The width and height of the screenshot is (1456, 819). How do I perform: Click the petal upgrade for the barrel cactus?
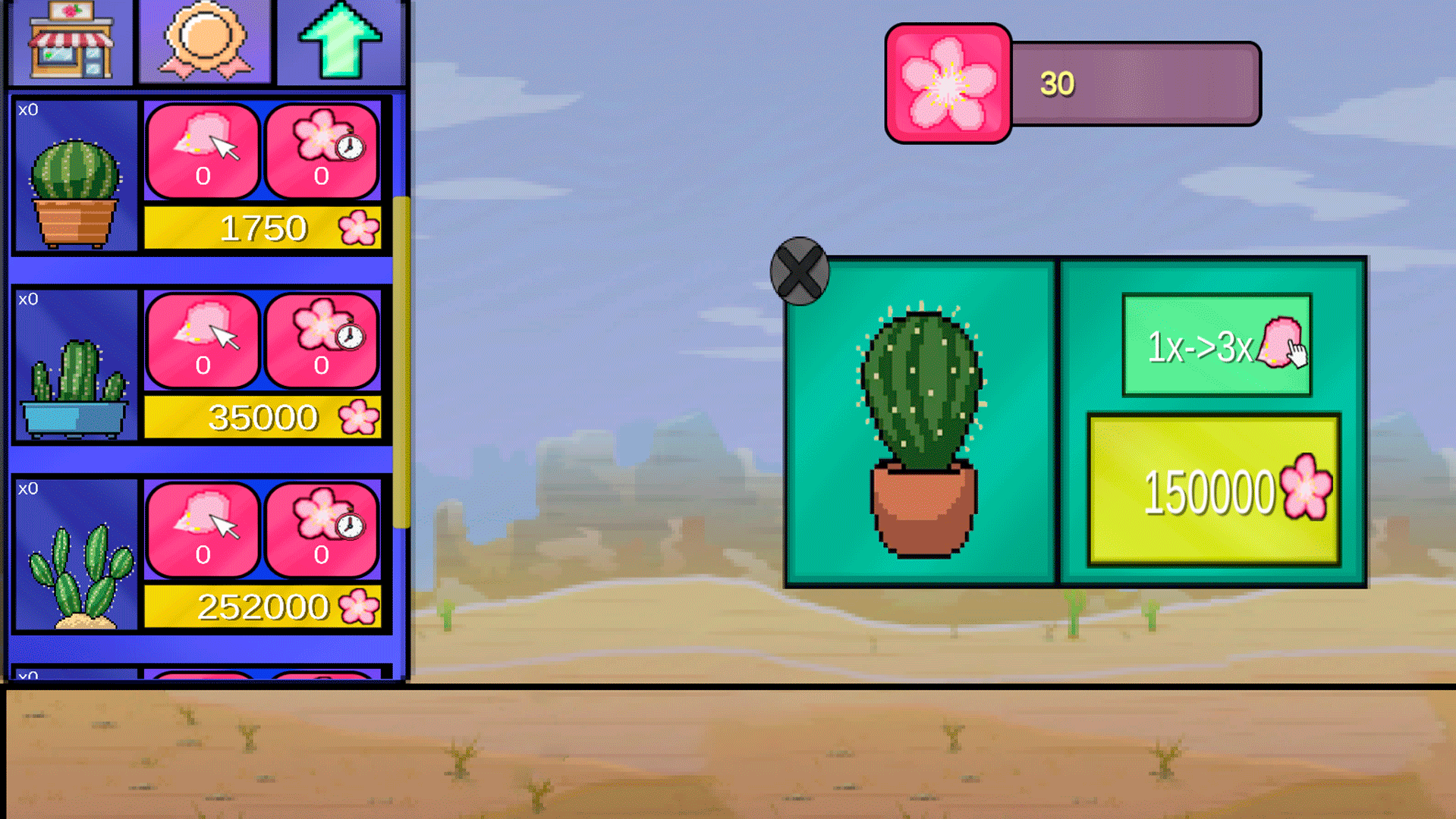[203, 149]
